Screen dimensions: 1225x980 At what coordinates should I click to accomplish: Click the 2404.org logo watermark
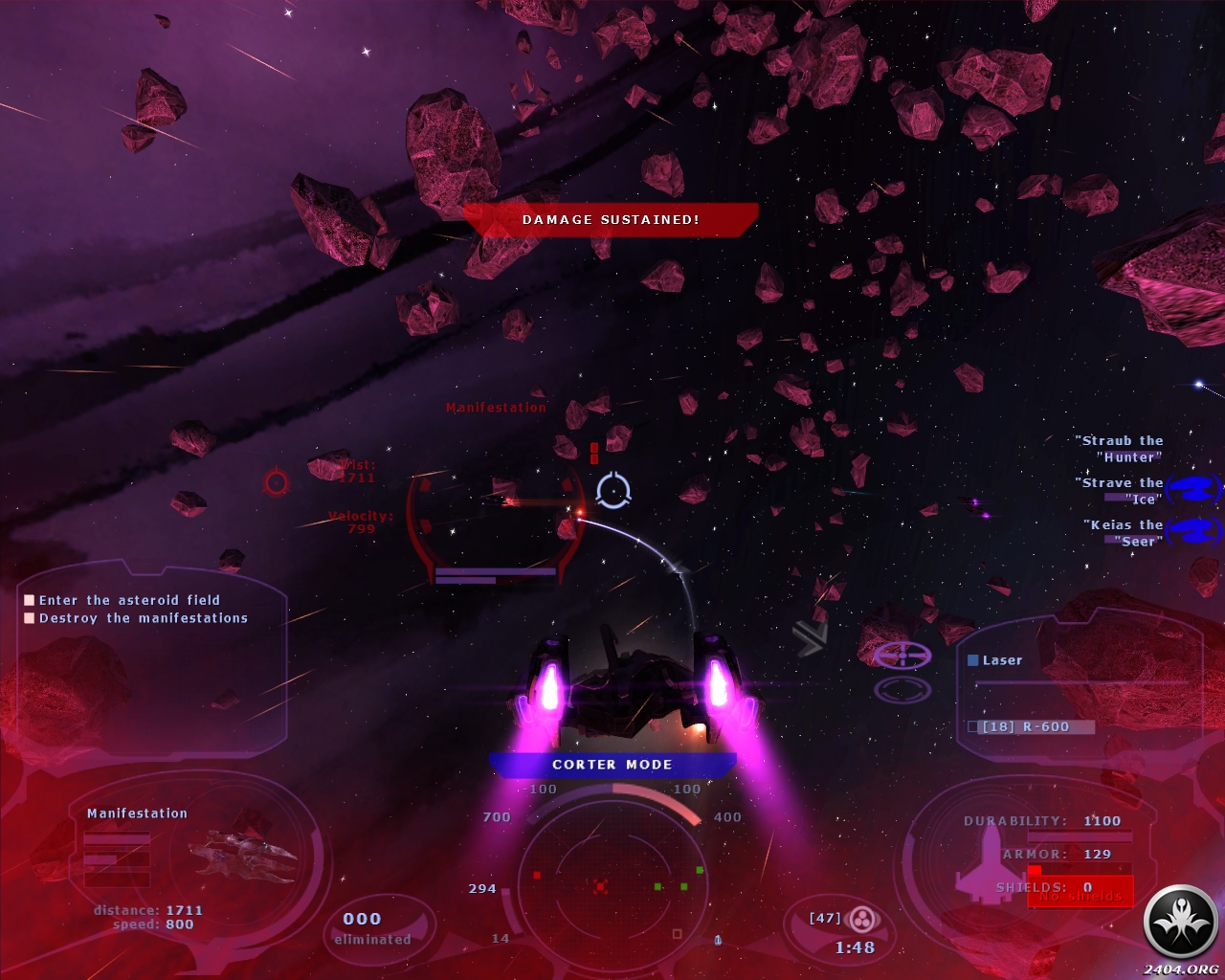coord(1181,925)
